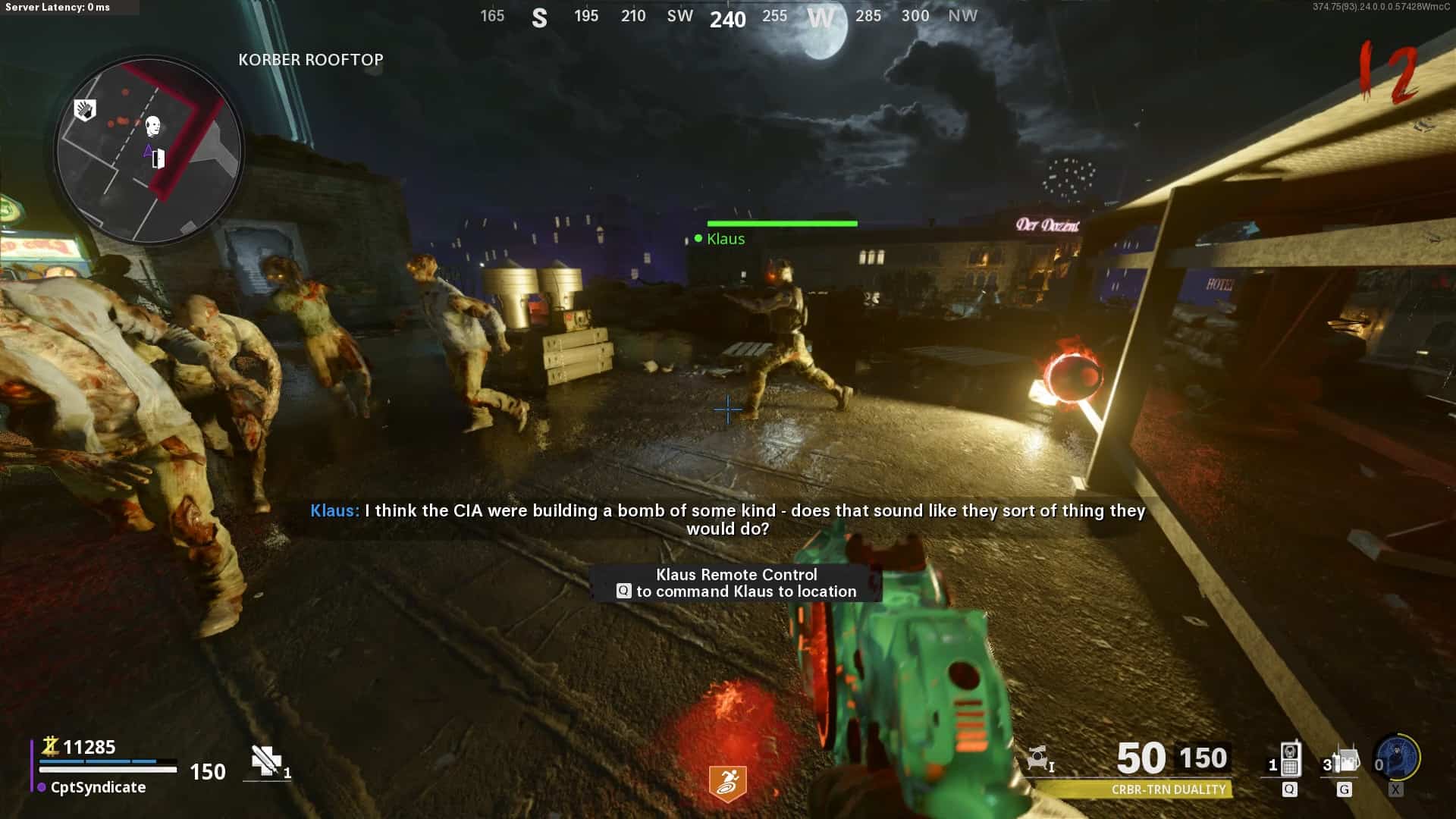Click the CptSyndicate player name
This screenshot has height=819, width=1456.
pos(98,787)
